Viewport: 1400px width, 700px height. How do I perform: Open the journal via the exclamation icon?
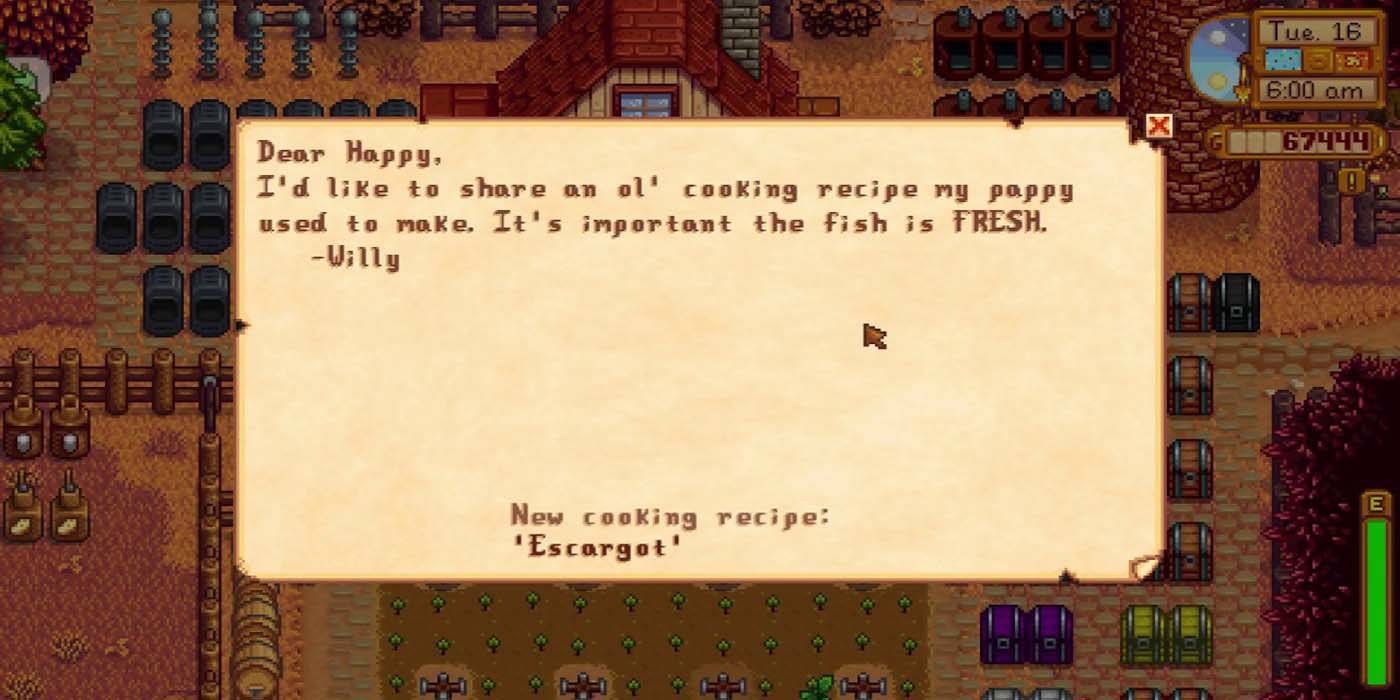(x=1352, y=181)
